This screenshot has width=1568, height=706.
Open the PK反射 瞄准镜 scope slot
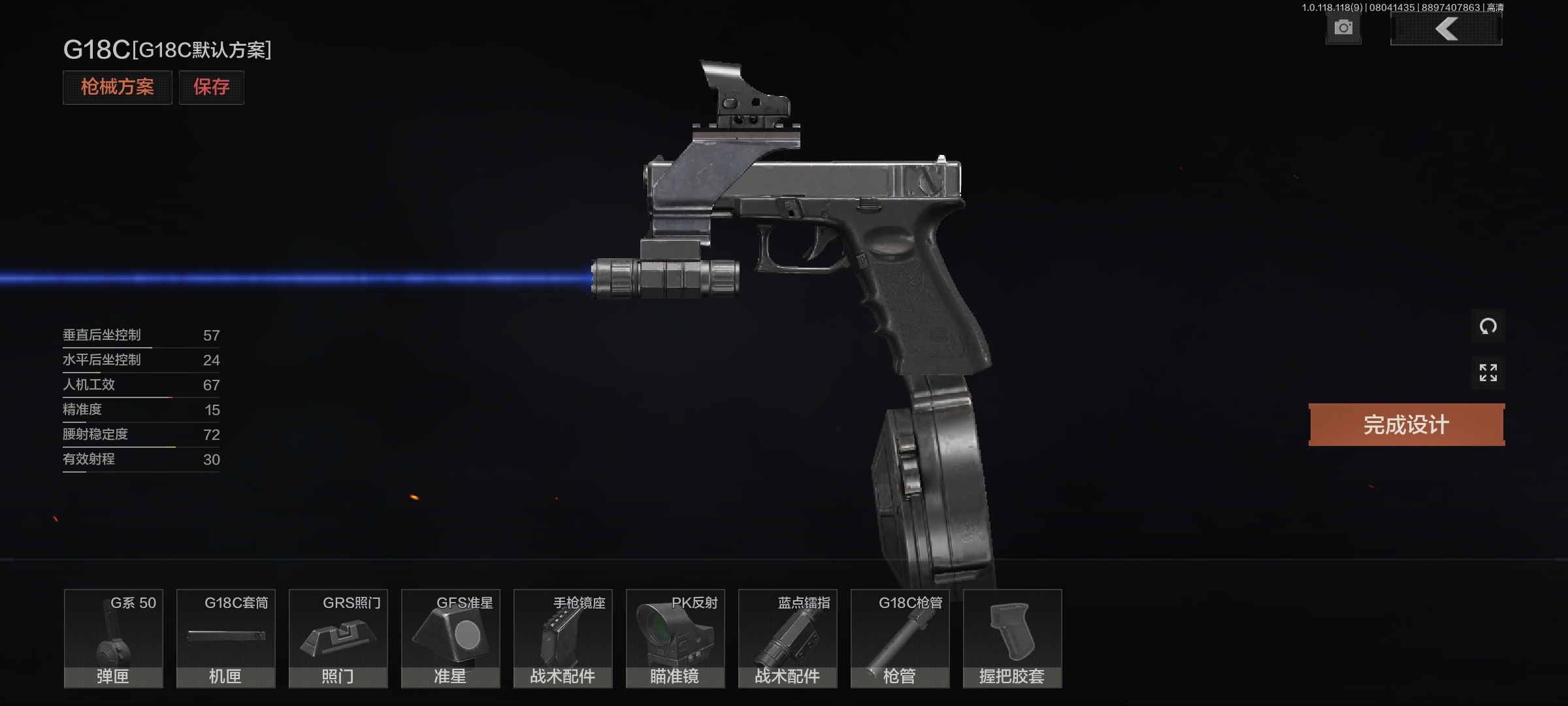pos(676,639)
